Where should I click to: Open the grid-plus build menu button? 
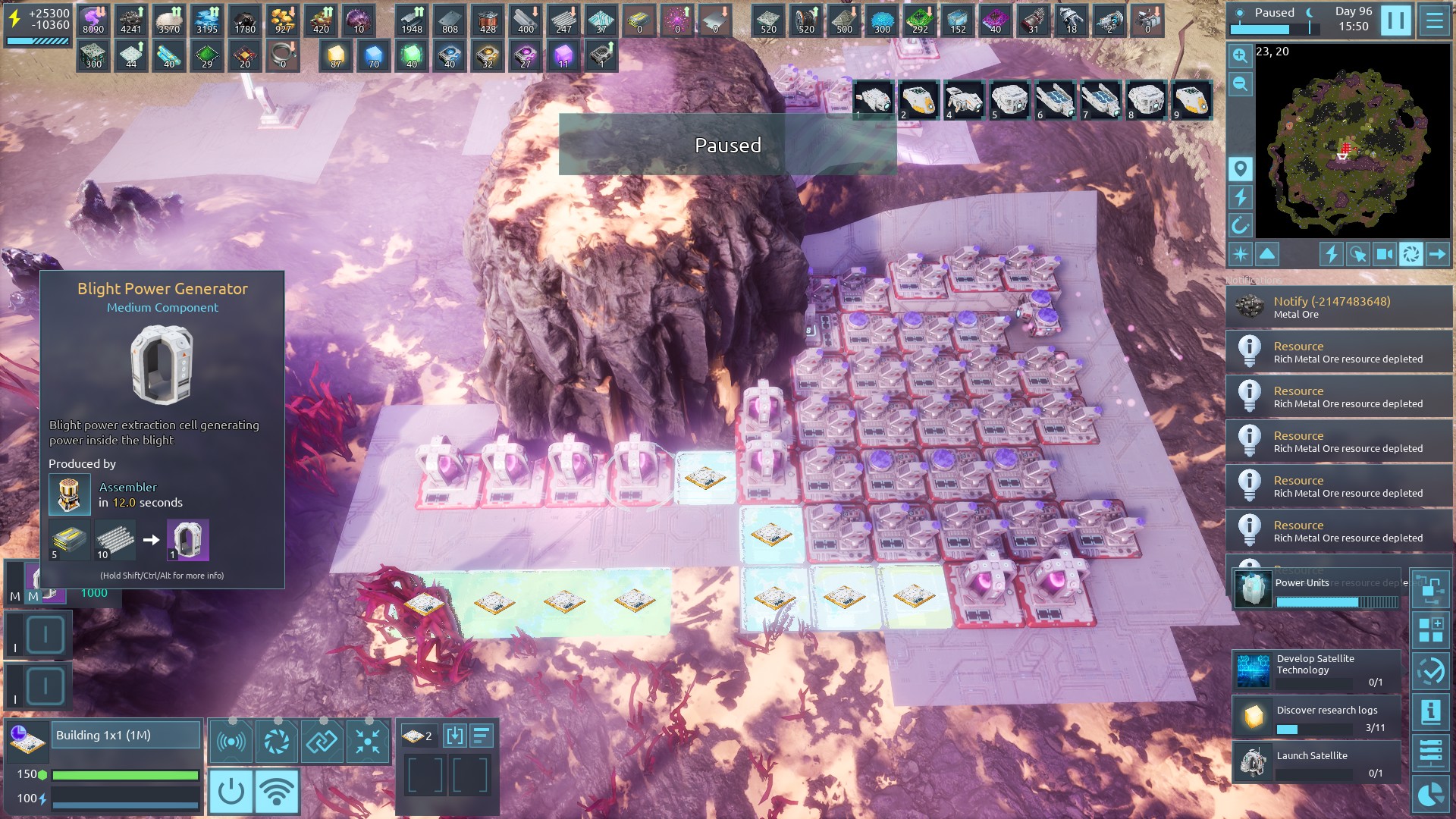[1430, 629]
